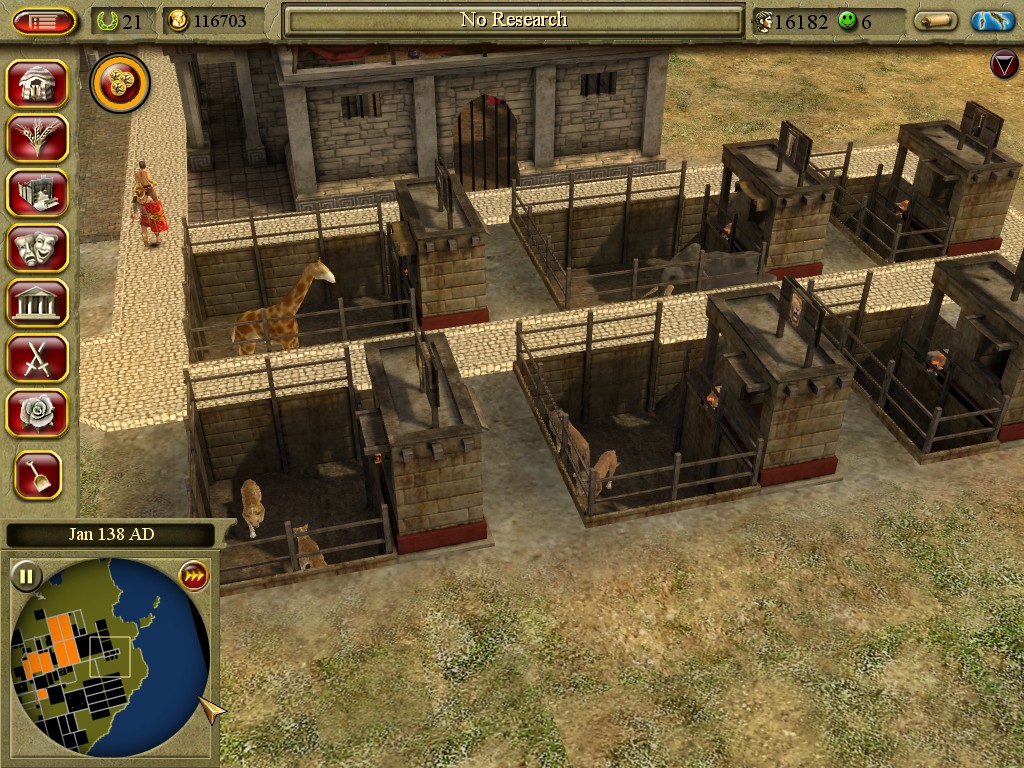Screen dimensions: 1024x768
Task: Speed up time with fast-forward button
Action: point(193,576)
